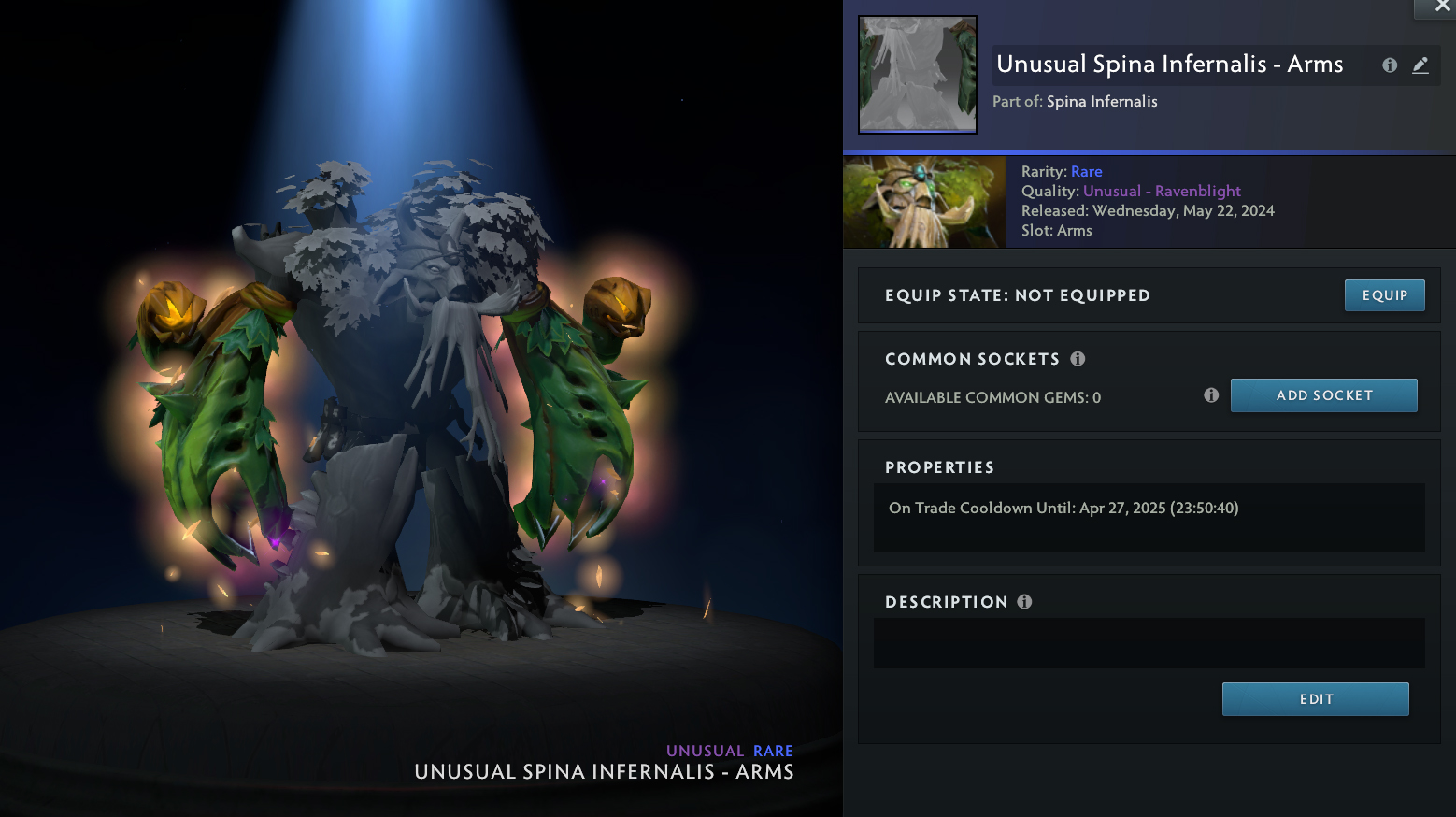
Task: Click the empty description text field
Action: [x=1149, y=643]
